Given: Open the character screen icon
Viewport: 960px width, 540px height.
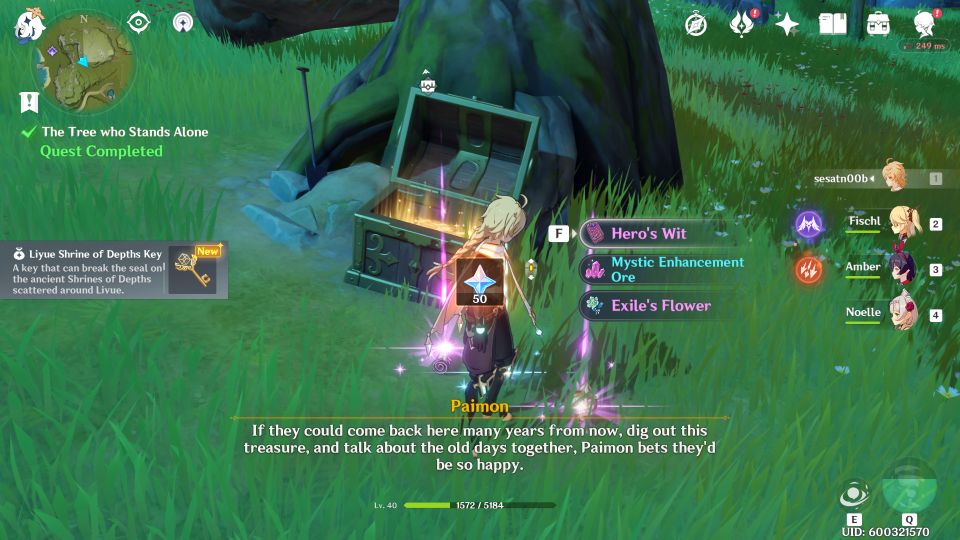Looking at the screenshot, I should [924, 24].
